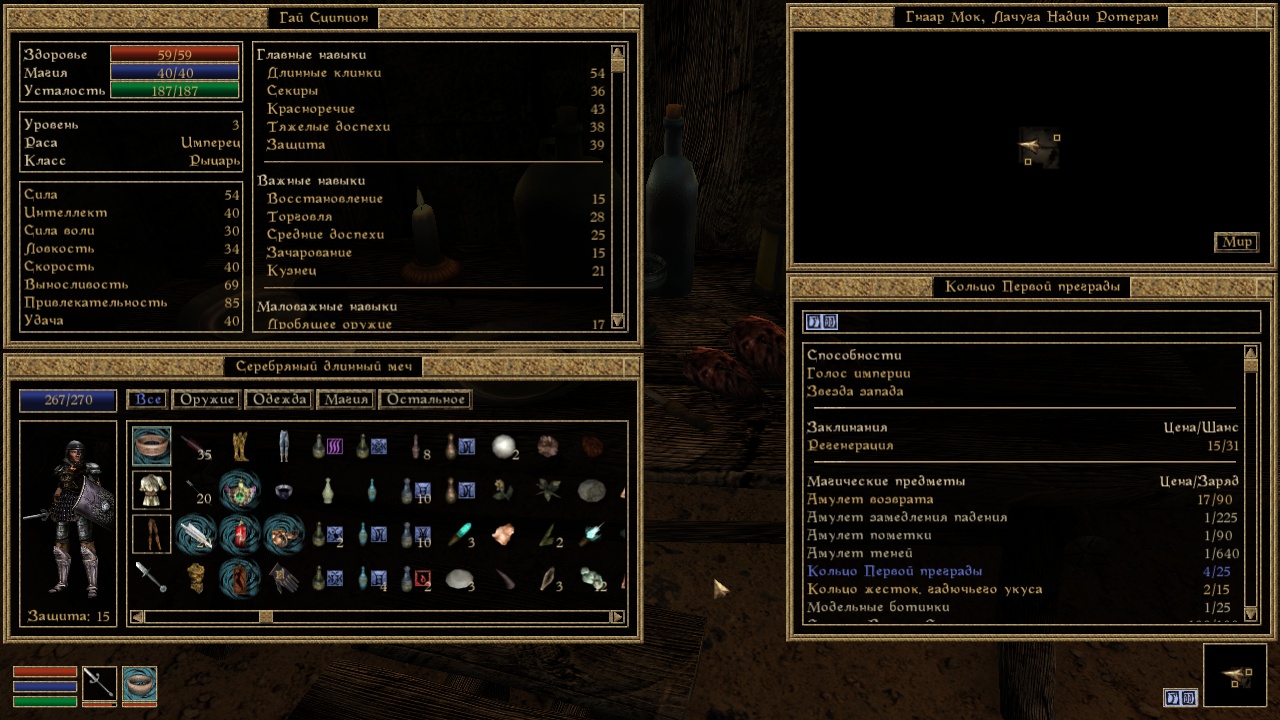Select Амулет замедления падения in the list

point(907,518)
